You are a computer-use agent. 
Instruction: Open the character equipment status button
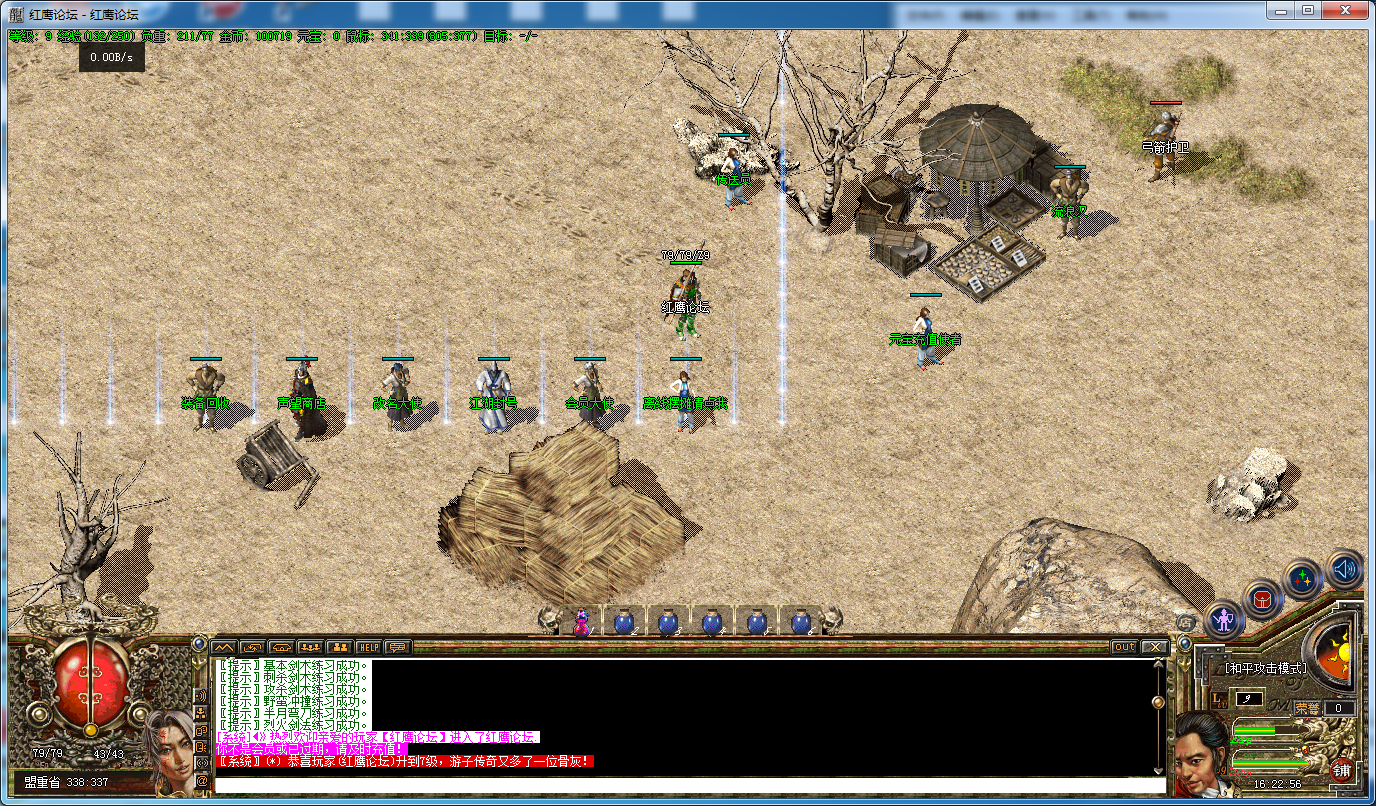1225,620
